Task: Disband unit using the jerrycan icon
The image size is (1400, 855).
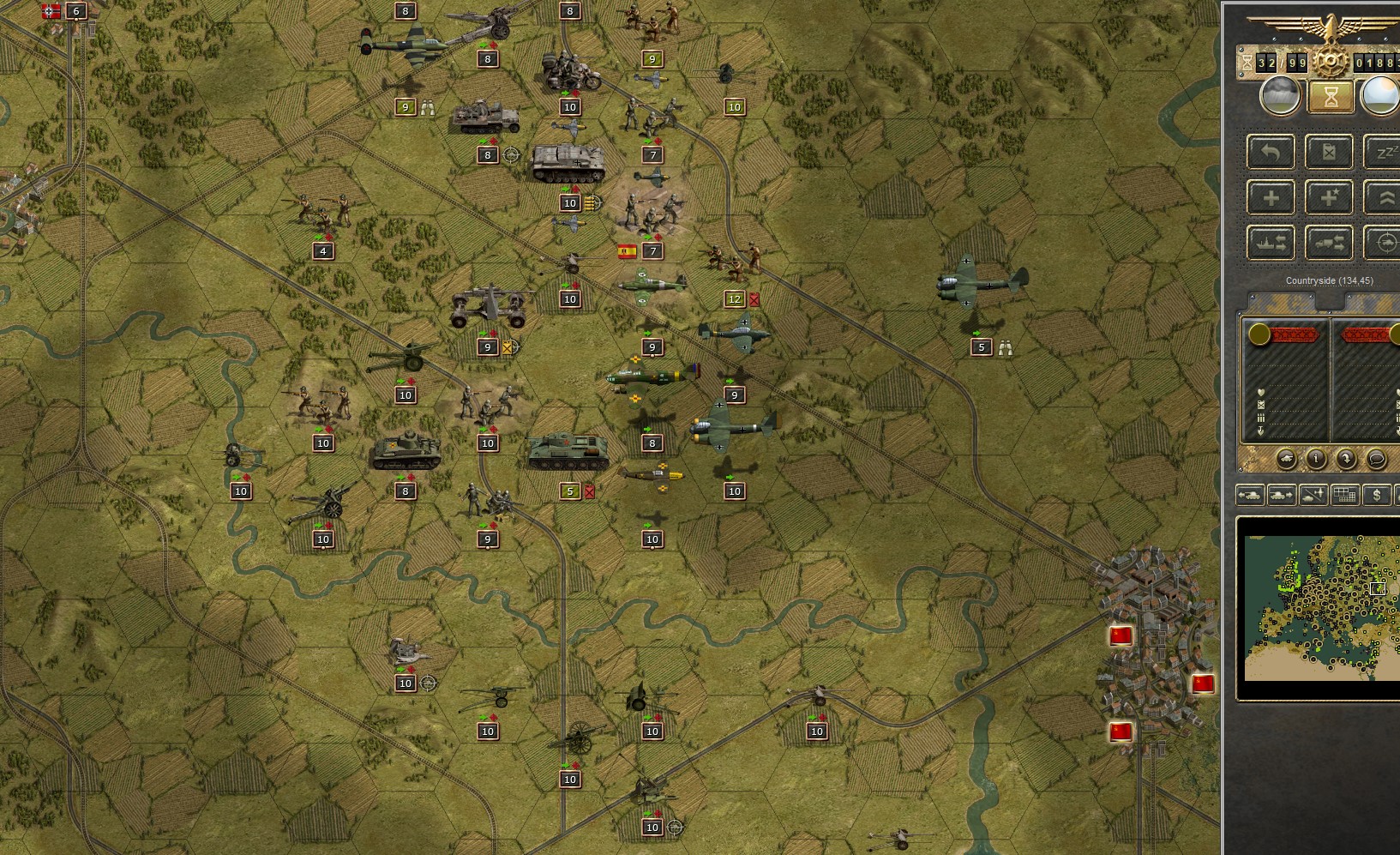Action: 1328,152
